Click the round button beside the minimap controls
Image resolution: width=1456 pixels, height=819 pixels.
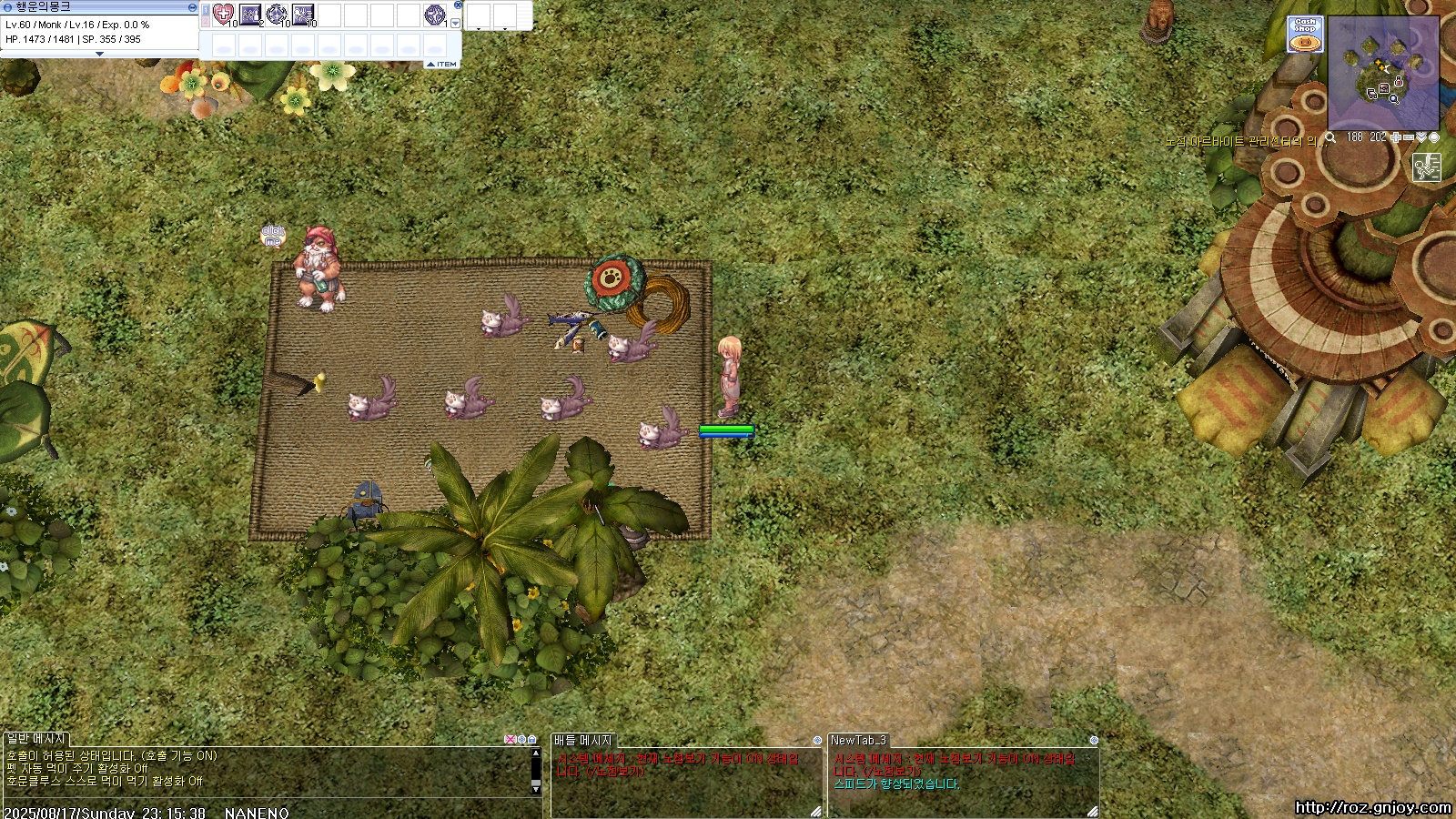click(x=1434, y=137)
